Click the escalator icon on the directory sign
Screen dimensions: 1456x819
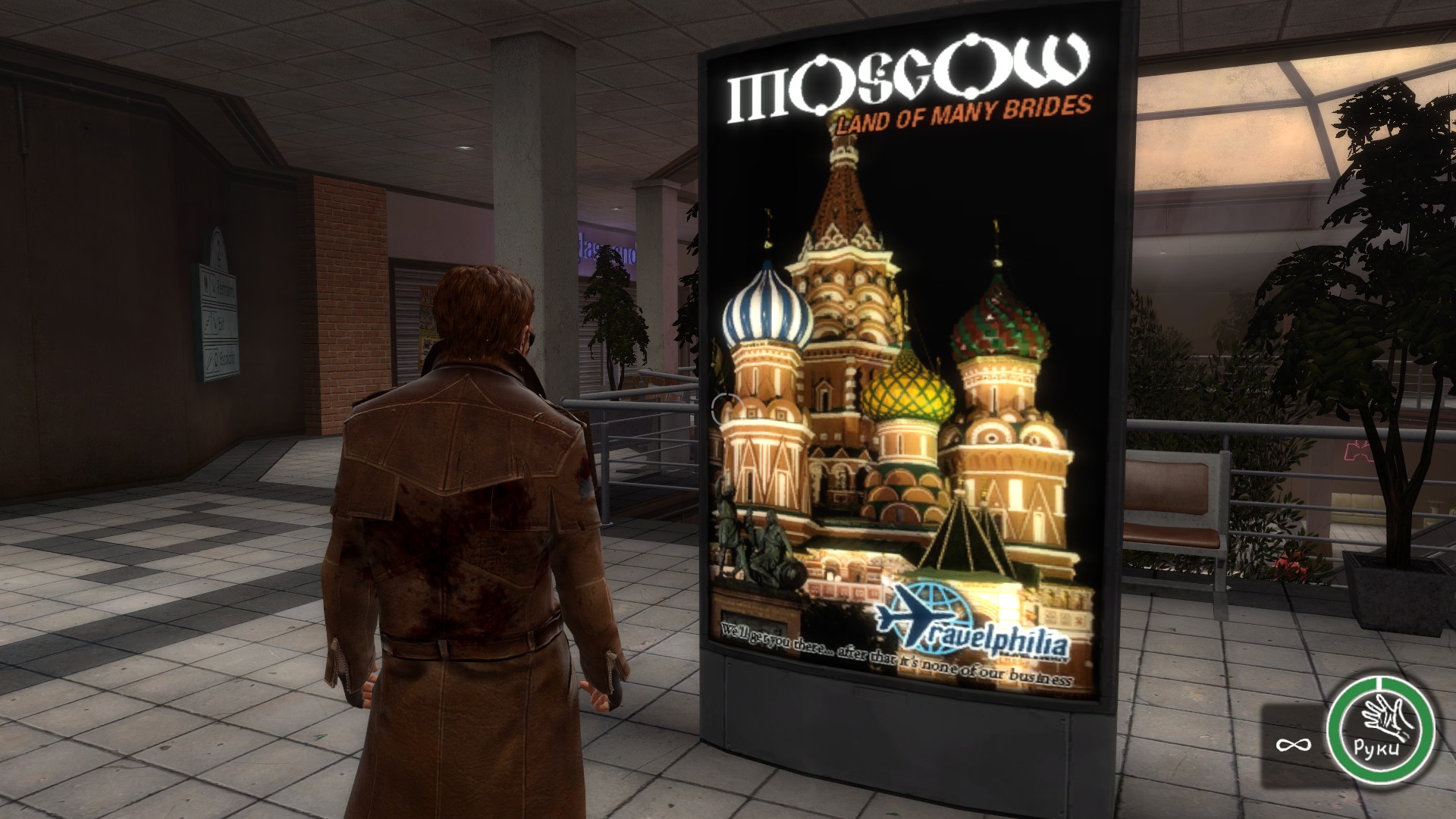210,360
